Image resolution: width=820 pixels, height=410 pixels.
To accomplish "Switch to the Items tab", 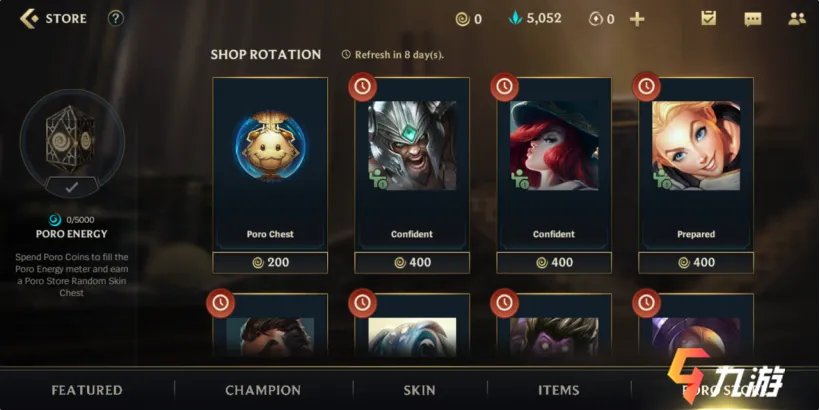I will 558,390.
